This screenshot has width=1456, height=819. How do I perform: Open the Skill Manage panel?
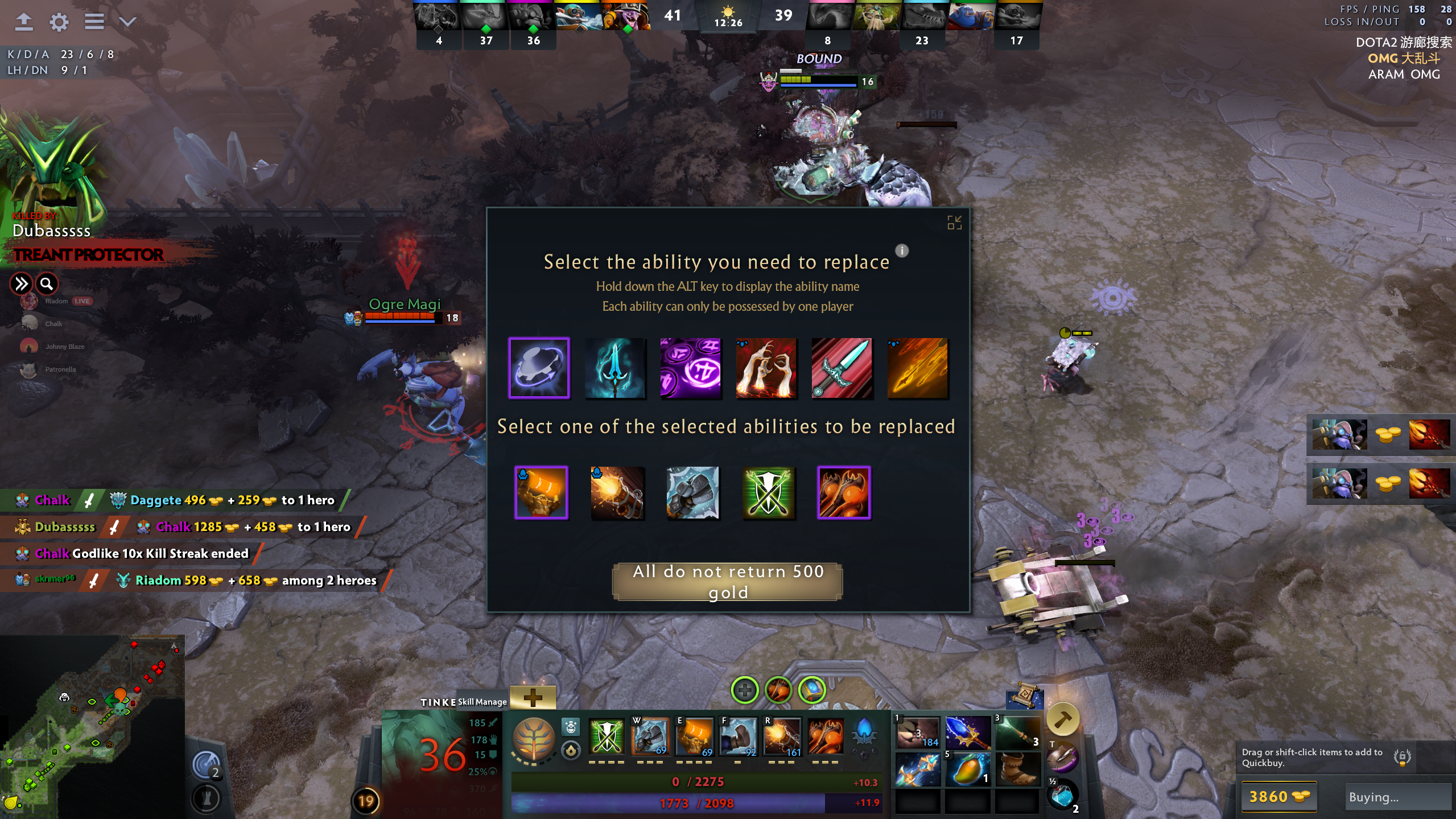coord(482,702)
